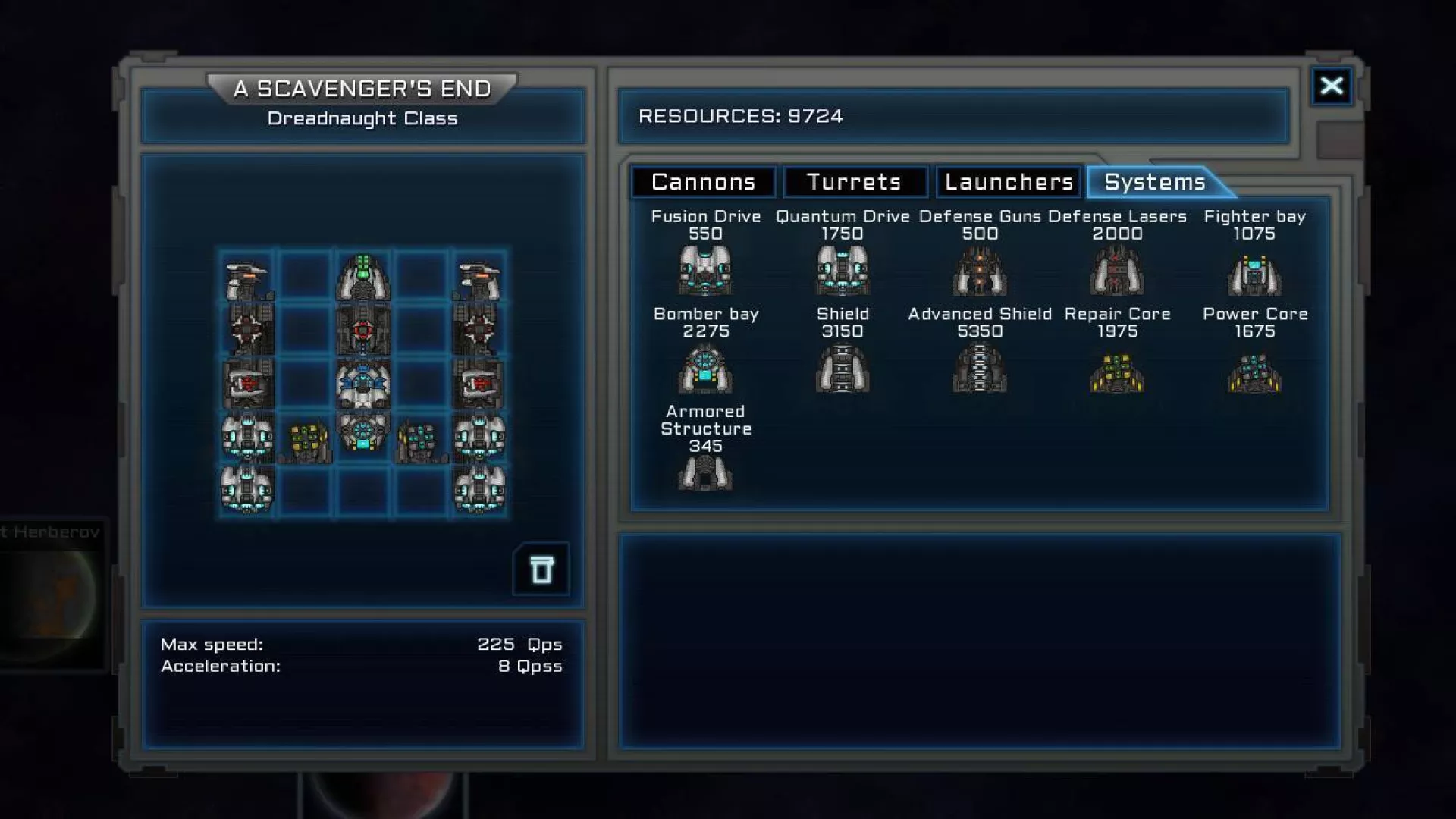Select the Shield system costing 3150

pyautogui.click(x=843, y=369)
